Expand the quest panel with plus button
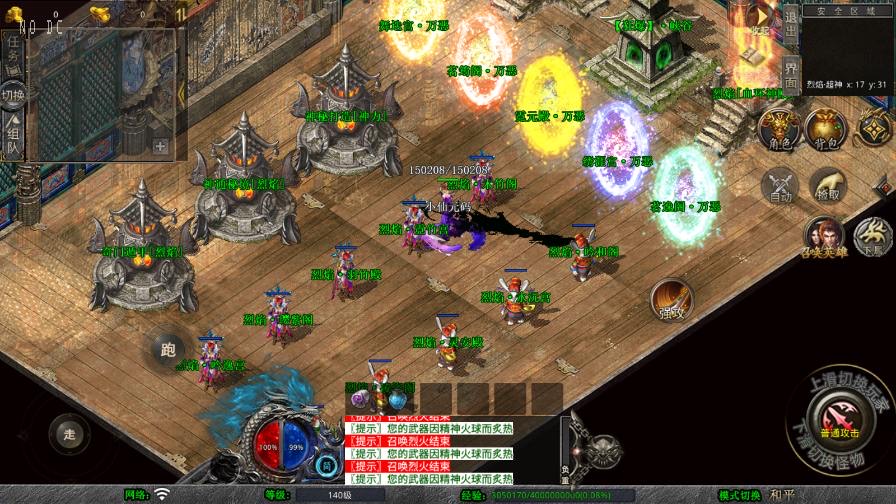The image size is (896, 504). coord(160,145)
